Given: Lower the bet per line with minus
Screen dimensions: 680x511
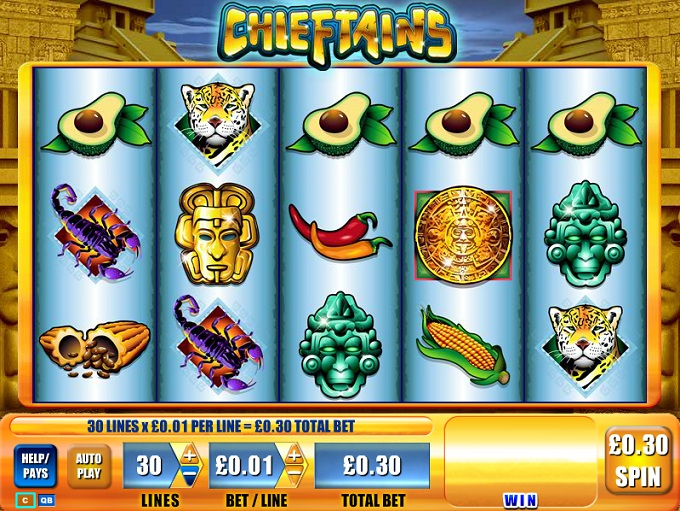Looking at the screenshot, I should pos(294,476).
